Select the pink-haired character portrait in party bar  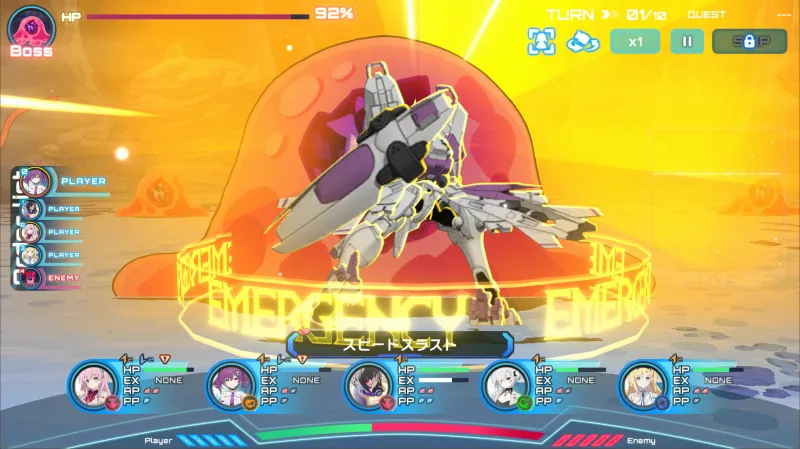coord(95,385)
